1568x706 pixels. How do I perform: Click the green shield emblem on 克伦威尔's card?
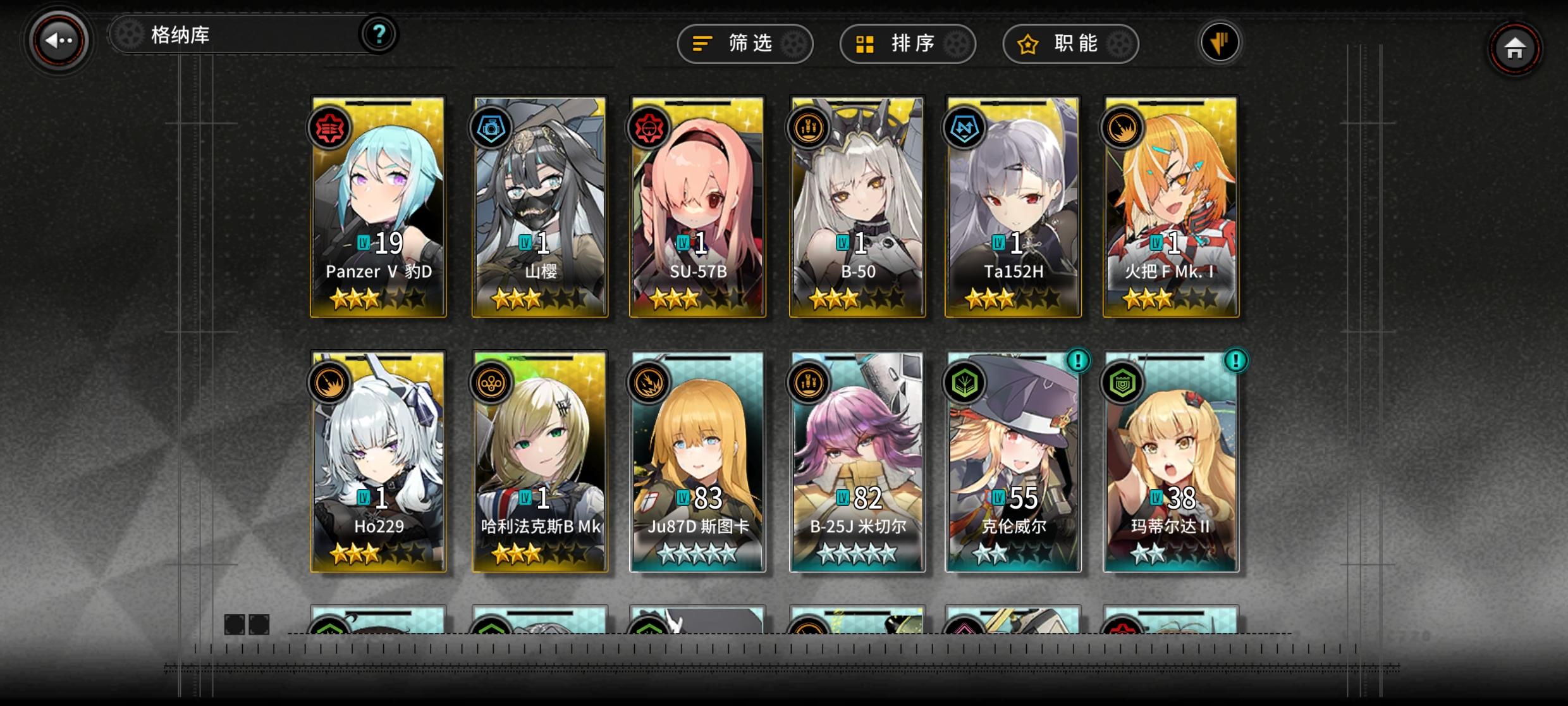[966, 383]
